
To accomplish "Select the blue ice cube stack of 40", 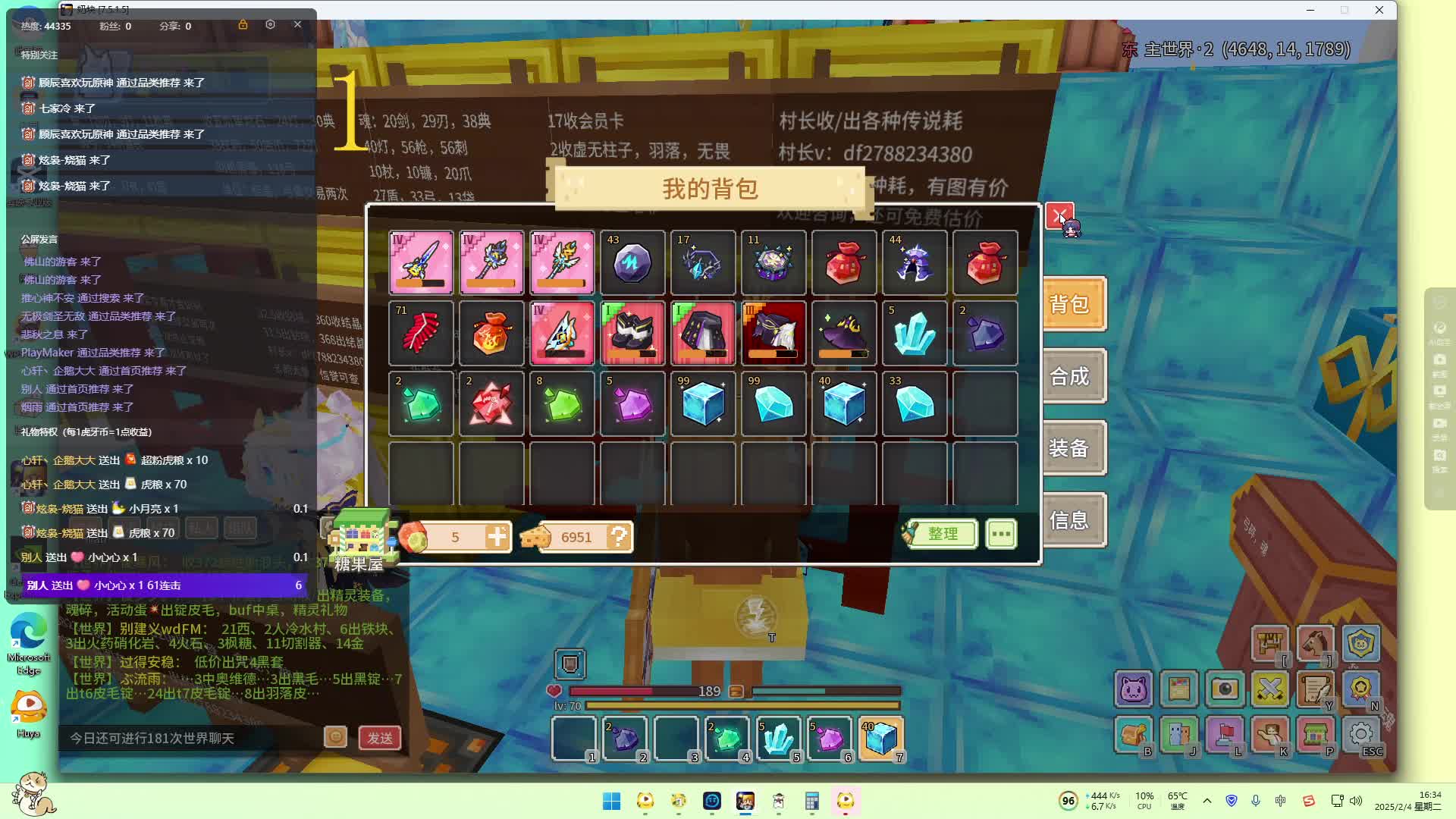I will tap(844, 404).
